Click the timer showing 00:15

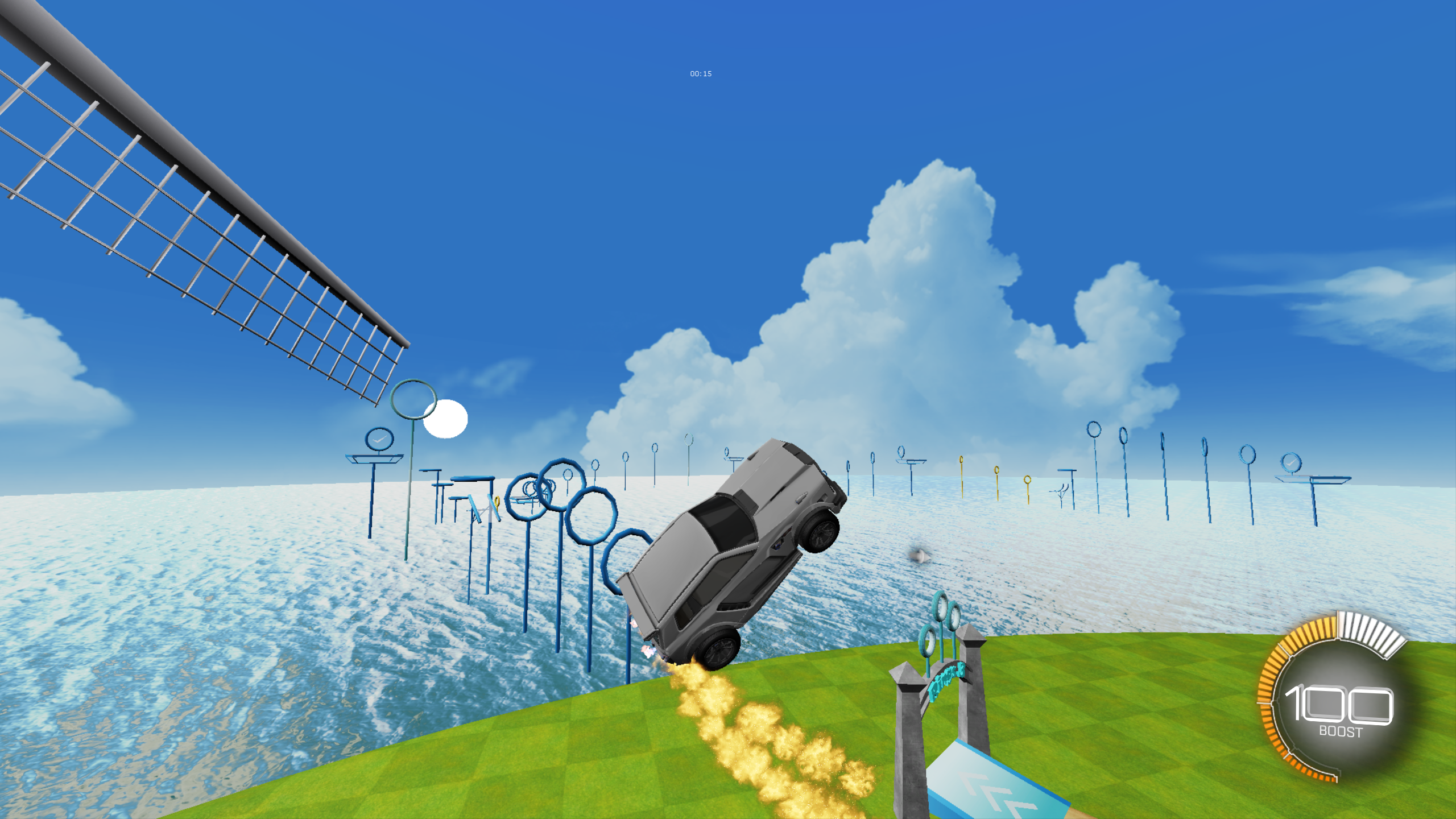point(701,73)
